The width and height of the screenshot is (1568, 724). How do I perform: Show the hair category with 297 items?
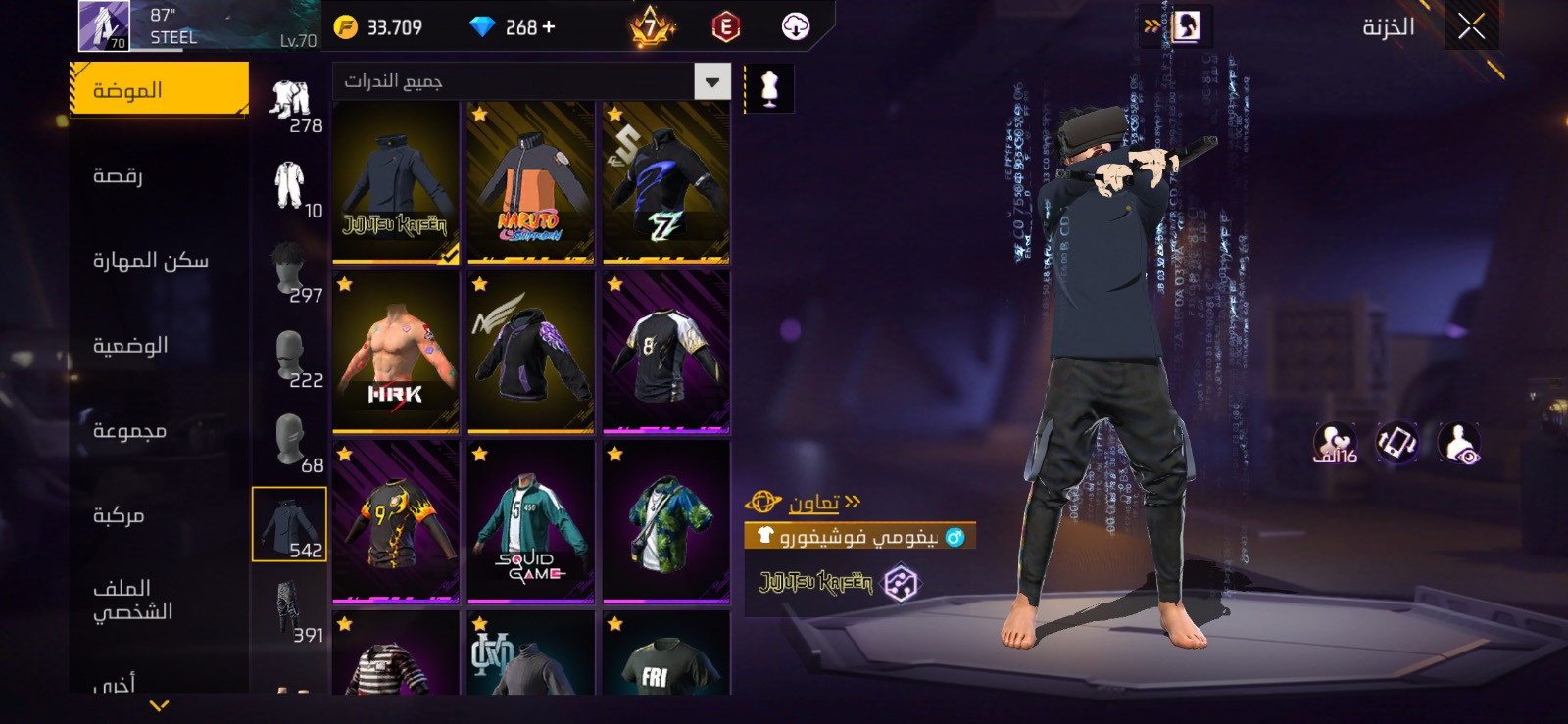click(x=290, y=271)
